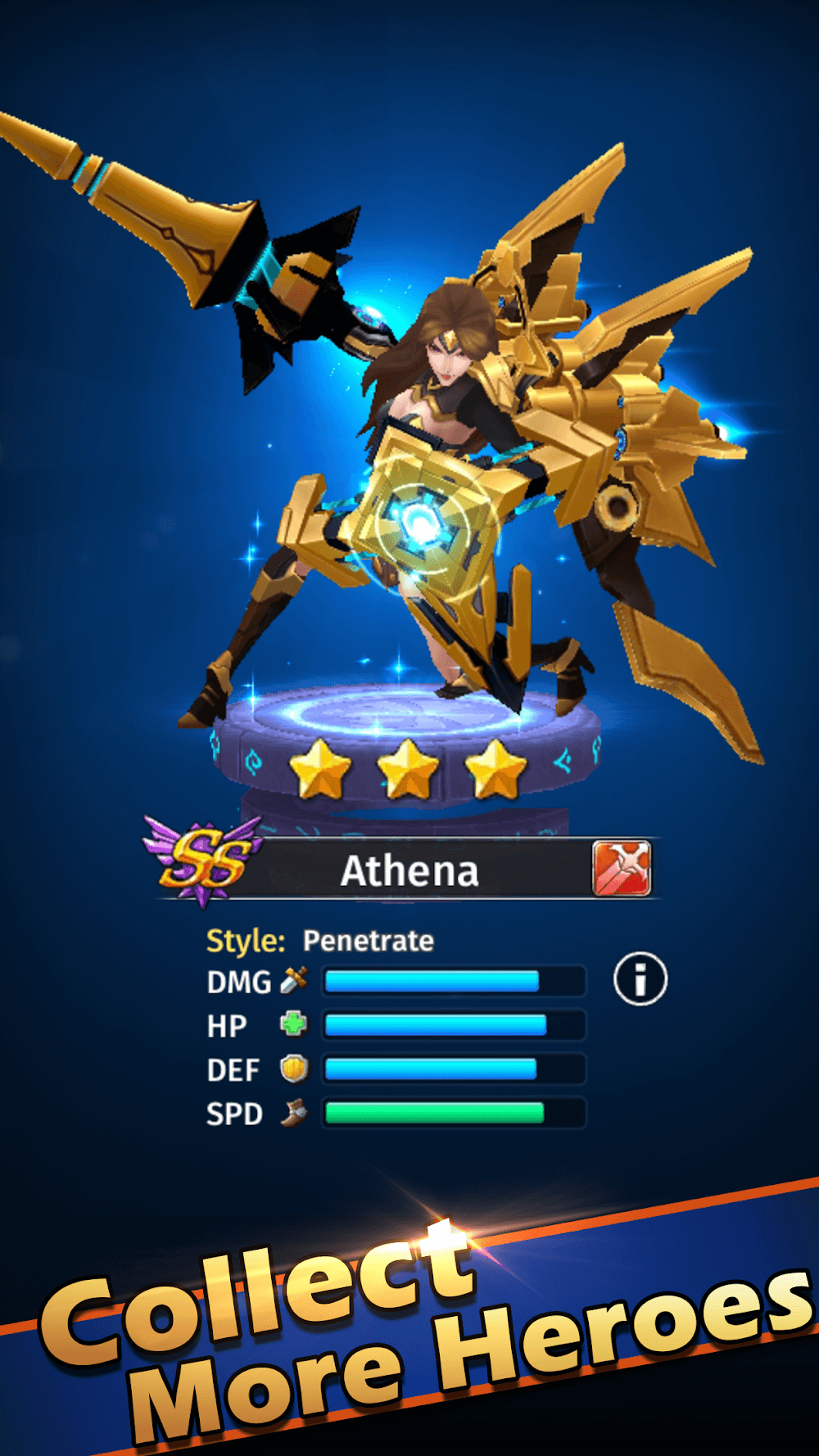Screen dimensions: 819x1456
Task: Click the red crossed-weapons class icon
Action: (x=622, y=868)
